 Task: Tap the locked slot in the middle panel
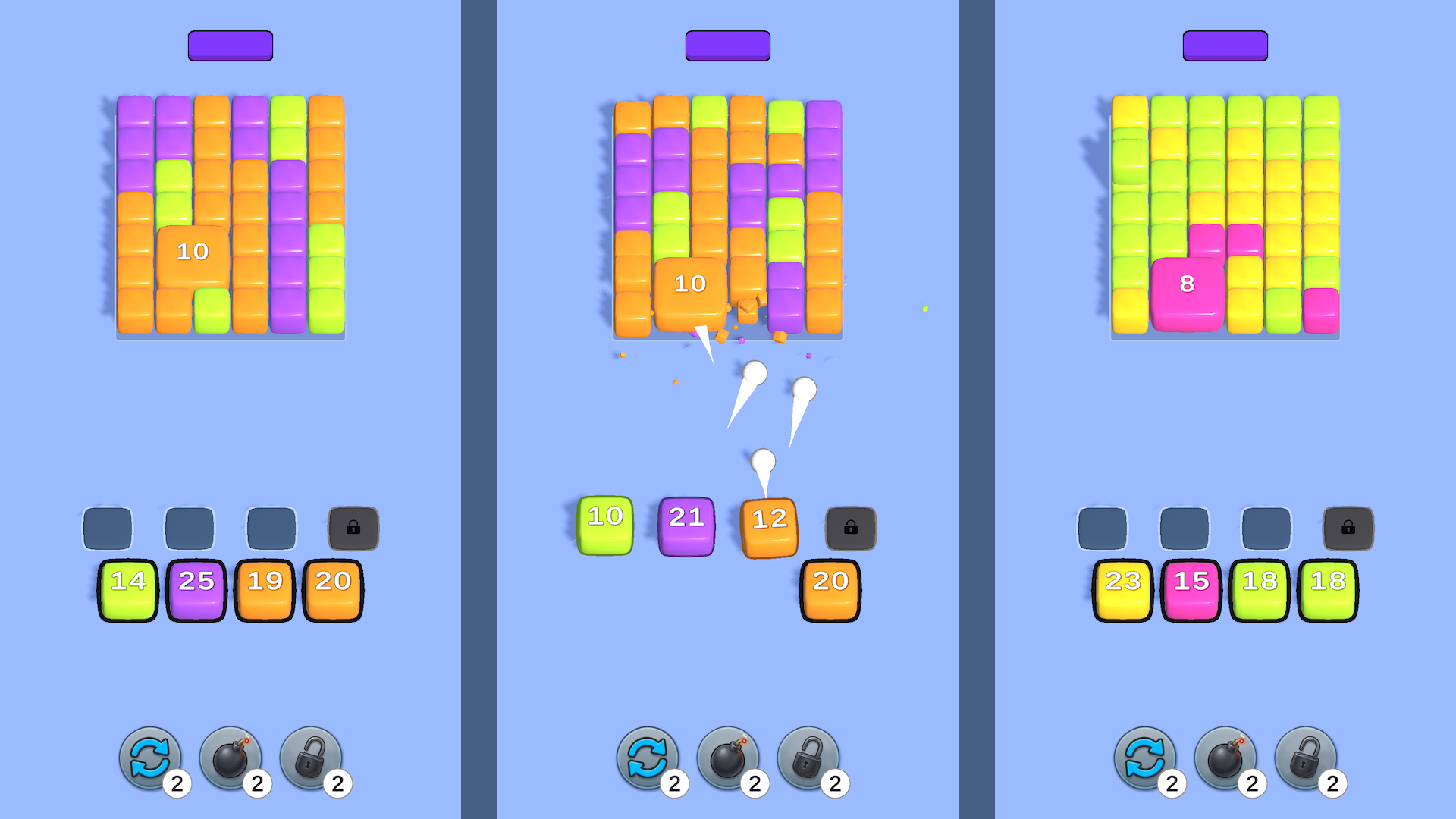(851, 528)
